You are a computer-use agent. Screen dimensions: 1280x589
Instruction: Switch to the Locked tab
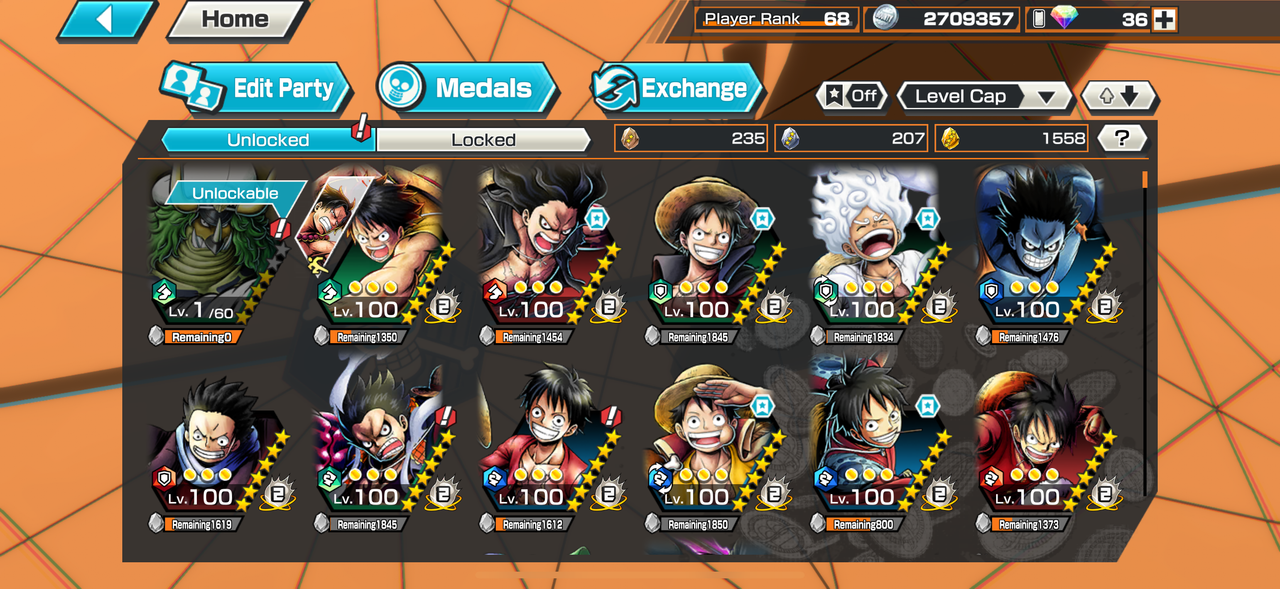coord(483,140)
